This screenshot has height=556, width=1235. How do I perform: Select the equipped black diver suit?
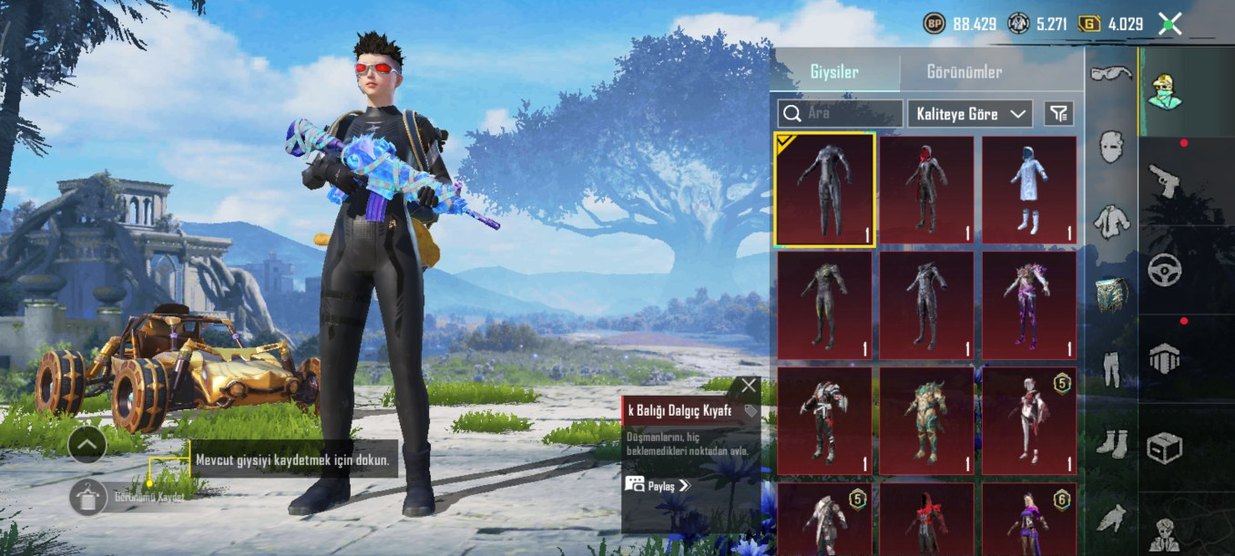click(x=825, y=190)
